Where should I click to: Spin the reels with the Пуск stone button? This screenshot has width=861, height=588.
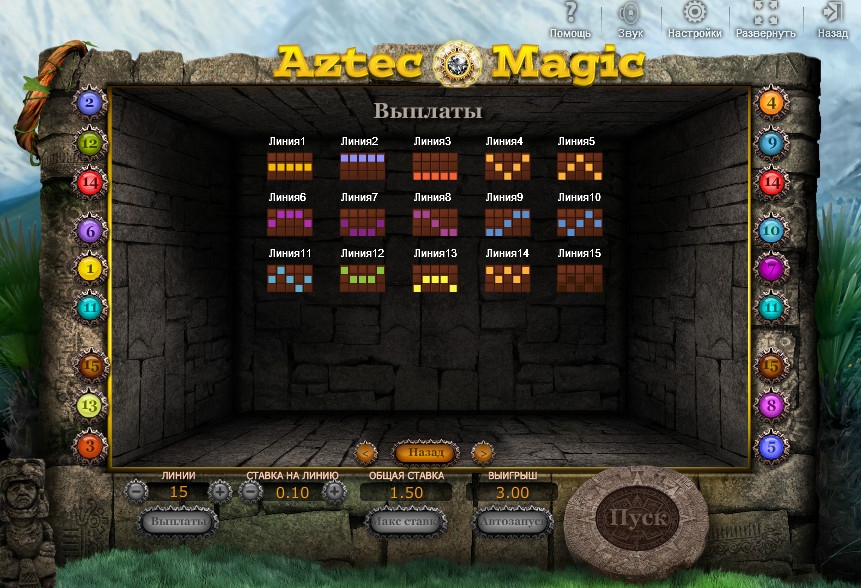[x=637, y=518]
